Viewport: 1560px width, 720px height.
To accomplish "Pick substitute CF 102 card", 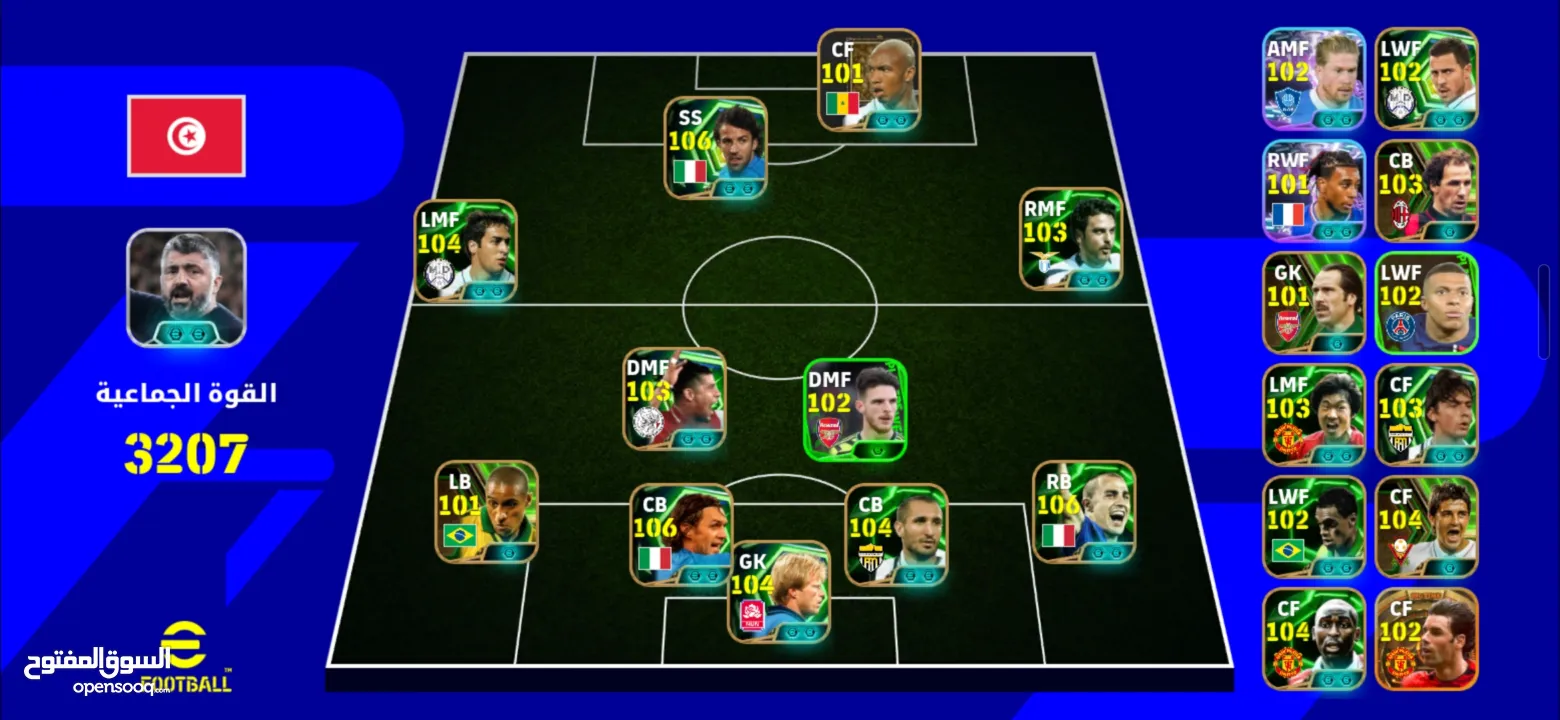I will [x=1426, y=639].
